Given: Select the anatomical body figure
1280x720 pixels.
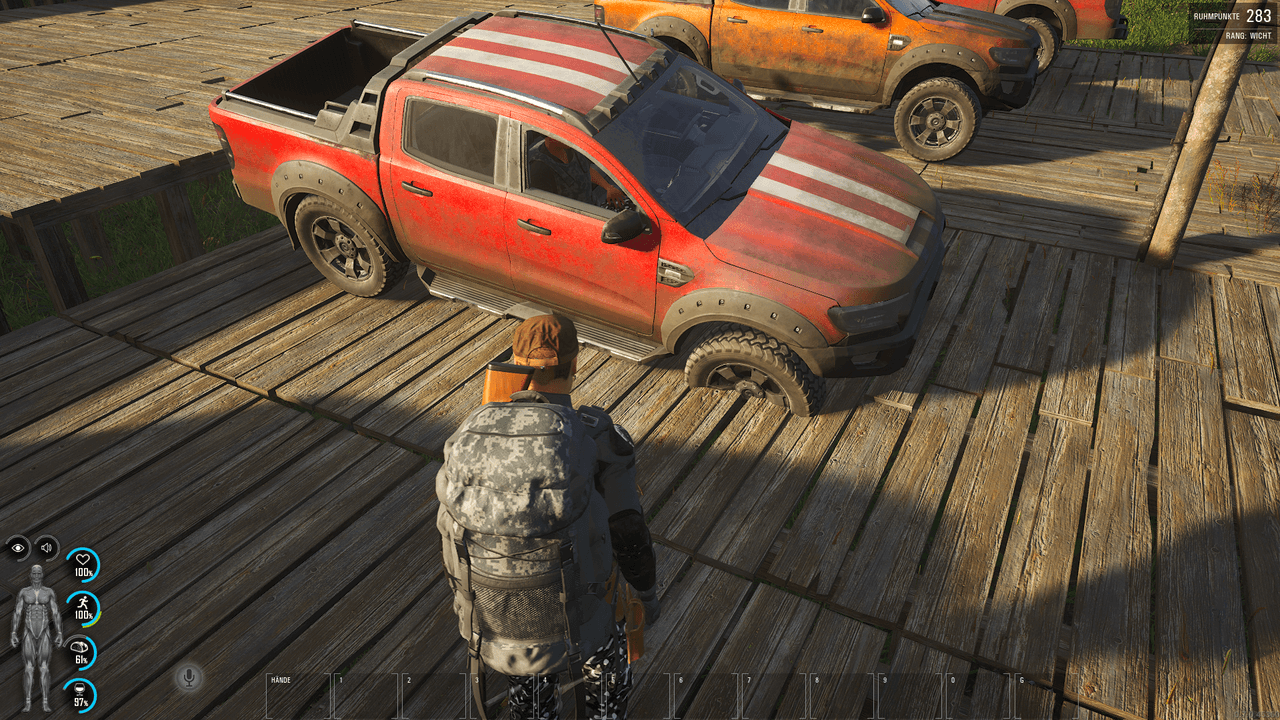Looking at the screenshot, I should coord(36,638).
